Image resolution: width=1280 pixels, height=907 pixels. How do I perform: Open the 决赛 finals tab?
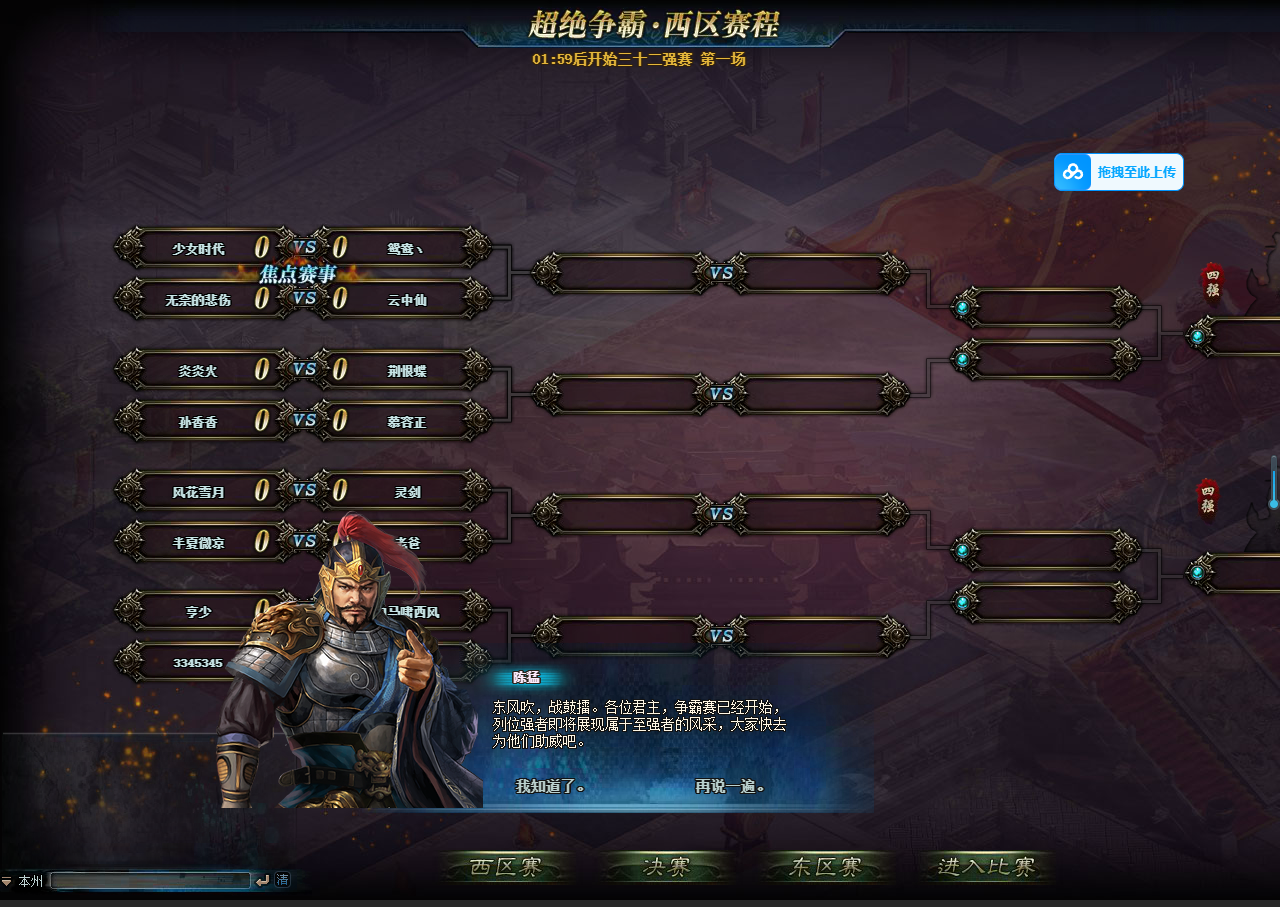pyautogui.click(x=666, y=867)
